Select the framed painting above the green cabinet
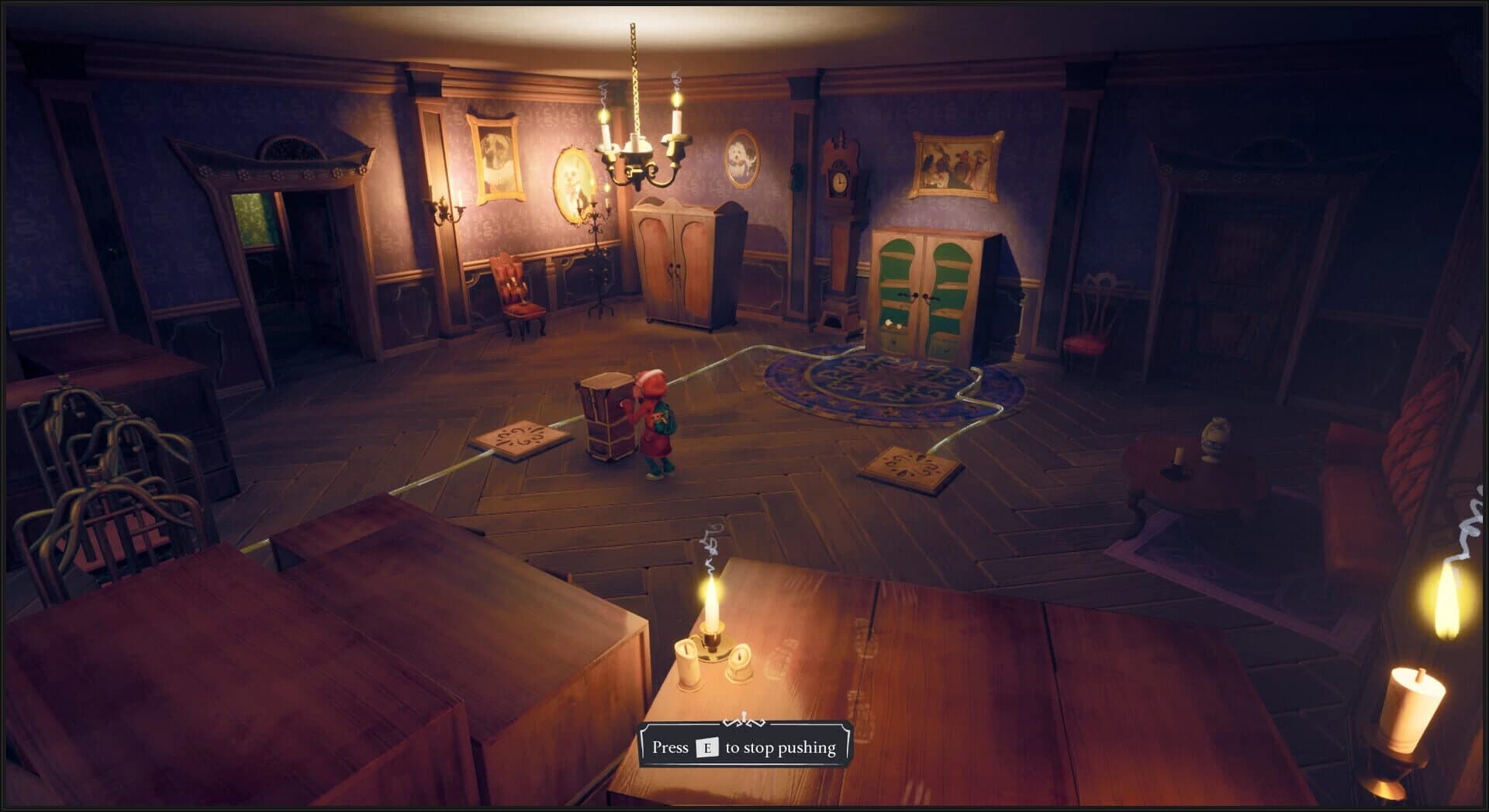This screenshot has width=1489, height=812. pyautogui.click(x=958, y=165)
